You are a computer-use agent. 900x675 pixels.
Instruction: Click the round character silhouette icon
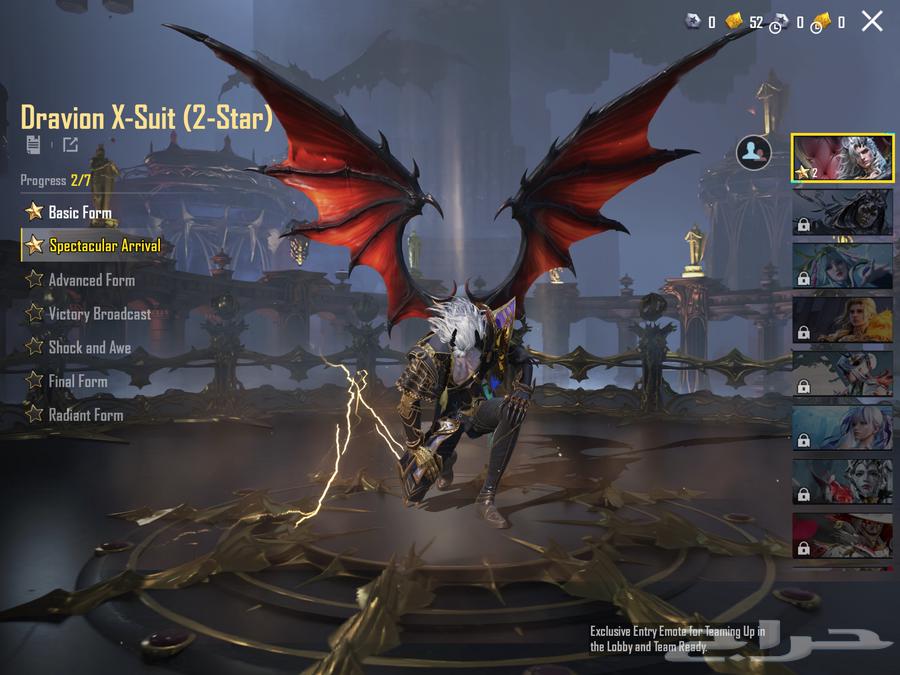(x=753, y=152)
